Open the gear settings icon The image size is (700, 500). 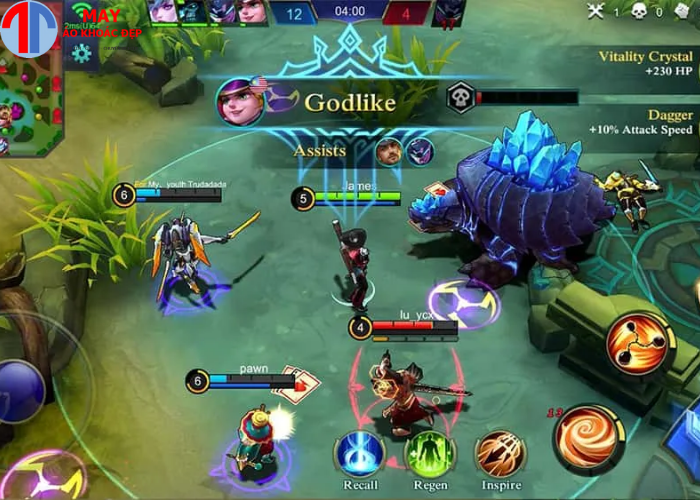point(82,53)
